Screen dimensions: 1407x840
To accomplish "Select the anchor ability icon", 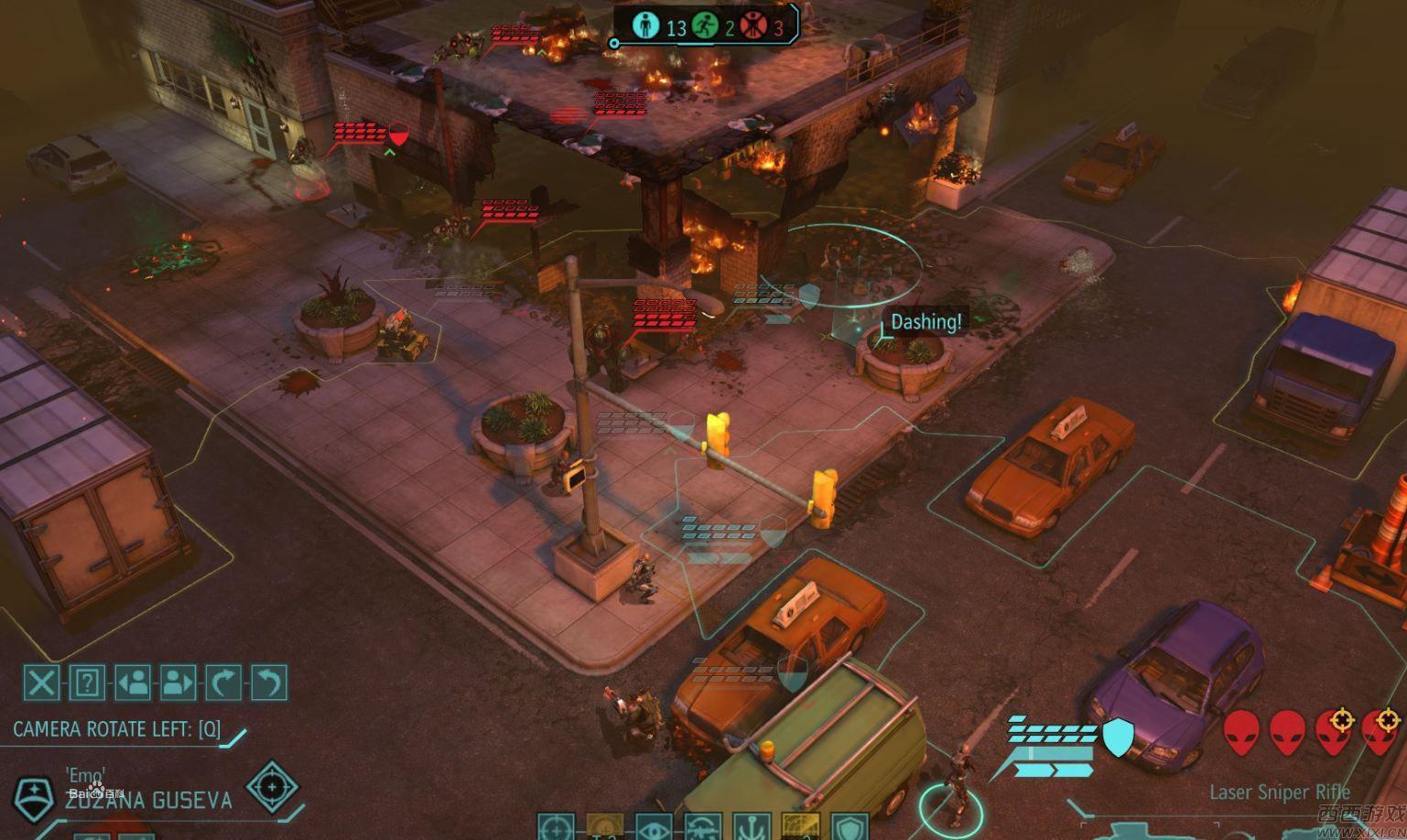I will pyautogui.click(x=752, y=827).
